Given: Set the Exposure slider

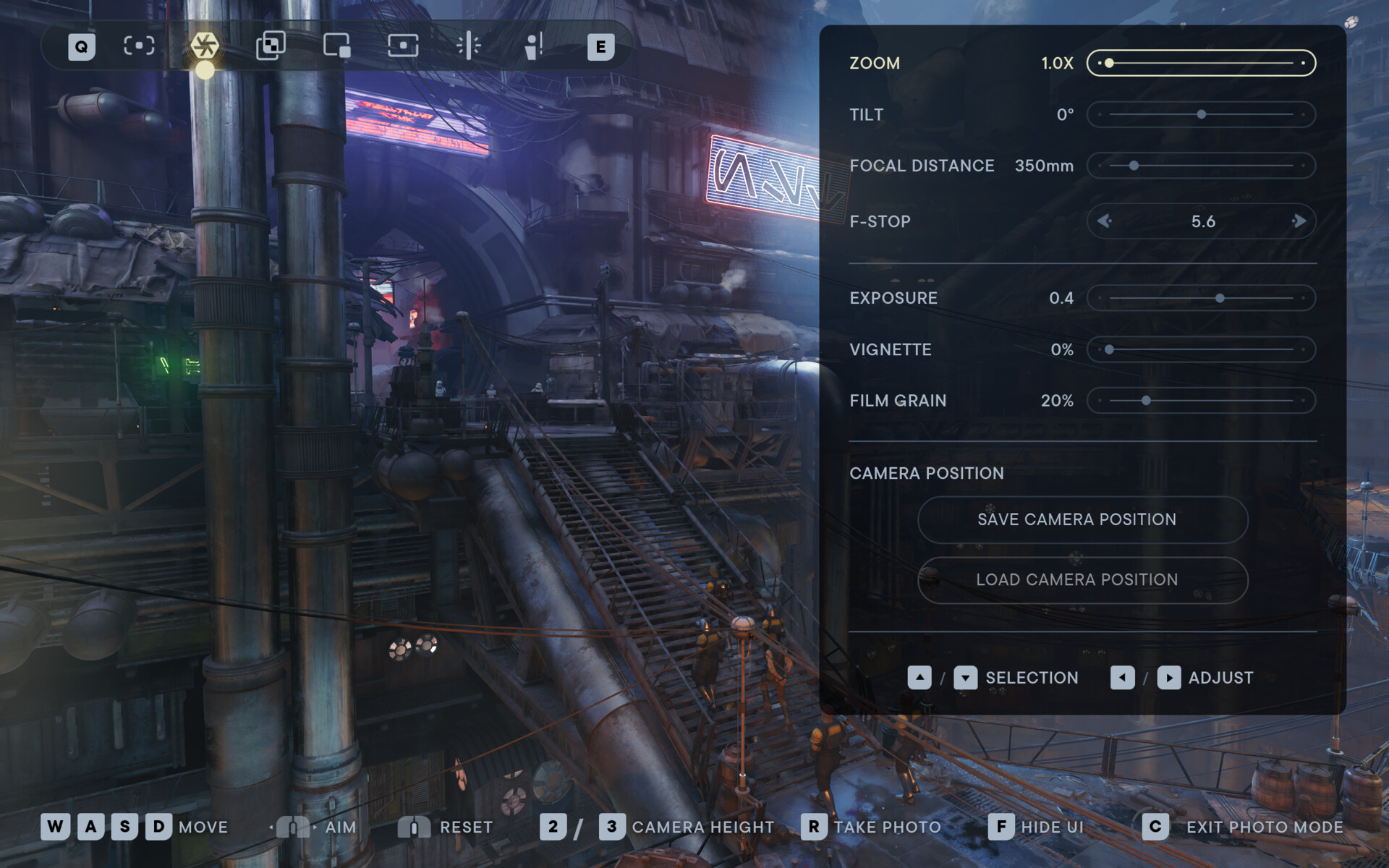Looking at the screenshot, I should [x=1201, y=298].
